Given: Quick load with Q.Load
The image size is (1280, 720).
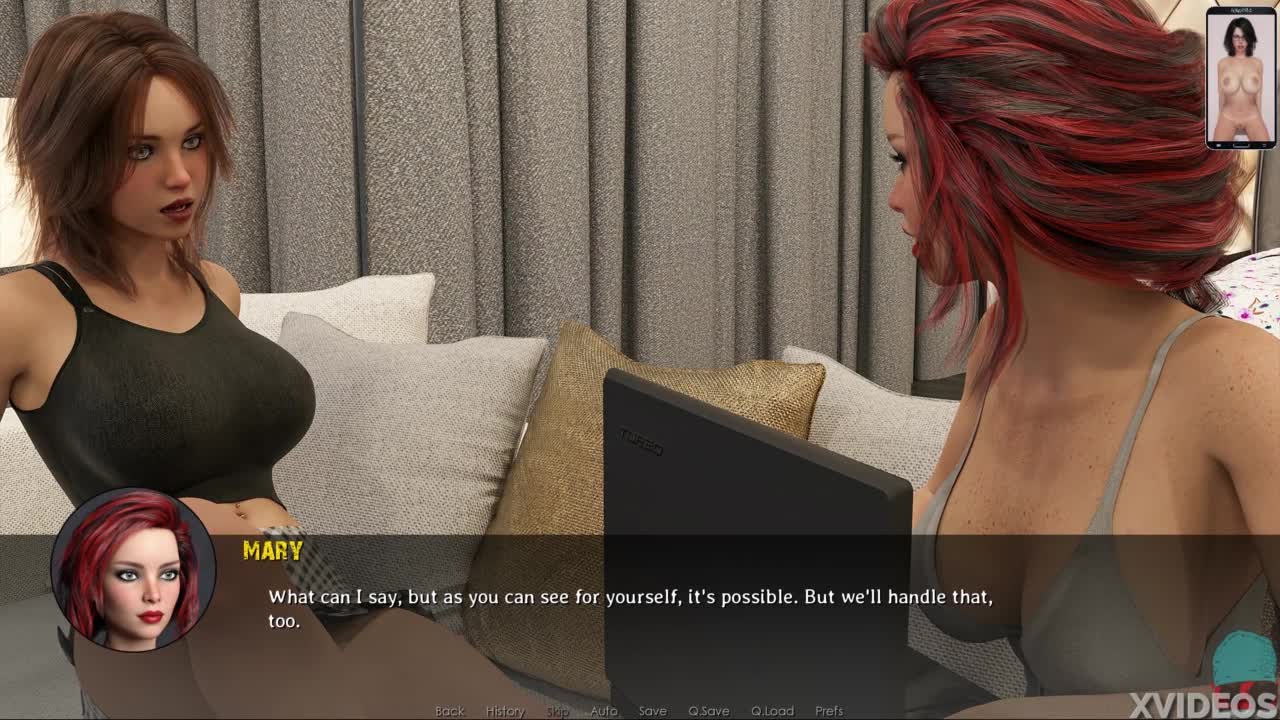Looking at the screenshot, I should [x=772, y=711].
